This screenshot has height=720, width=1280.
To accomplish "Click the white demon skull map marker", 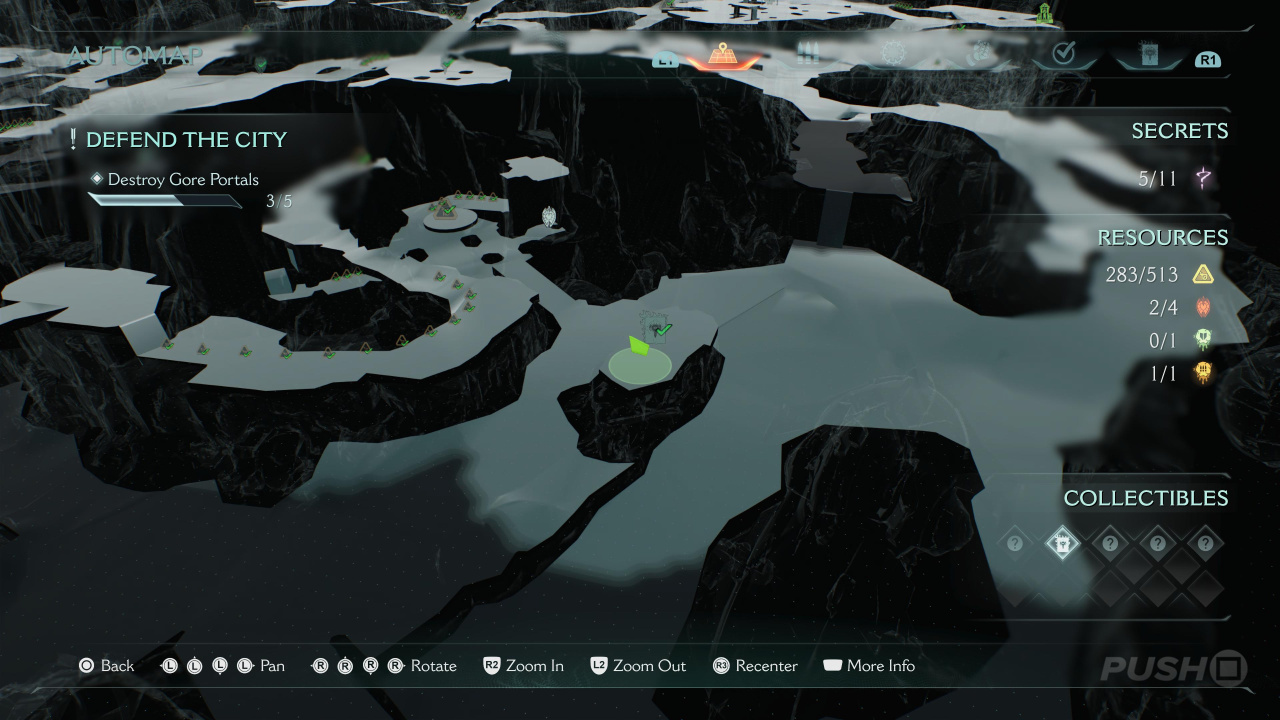I will pos(548,215).
